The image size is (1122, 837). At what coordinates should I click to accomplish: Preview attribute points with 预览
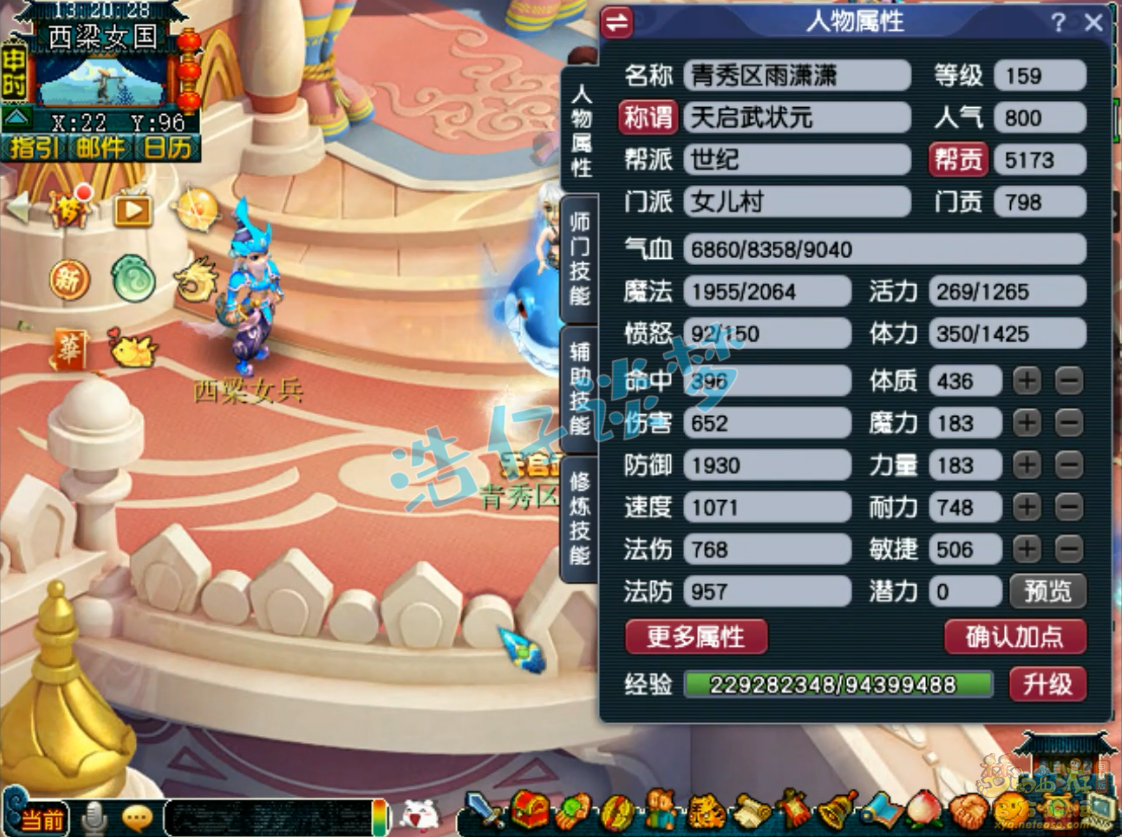coord(1047,591)
